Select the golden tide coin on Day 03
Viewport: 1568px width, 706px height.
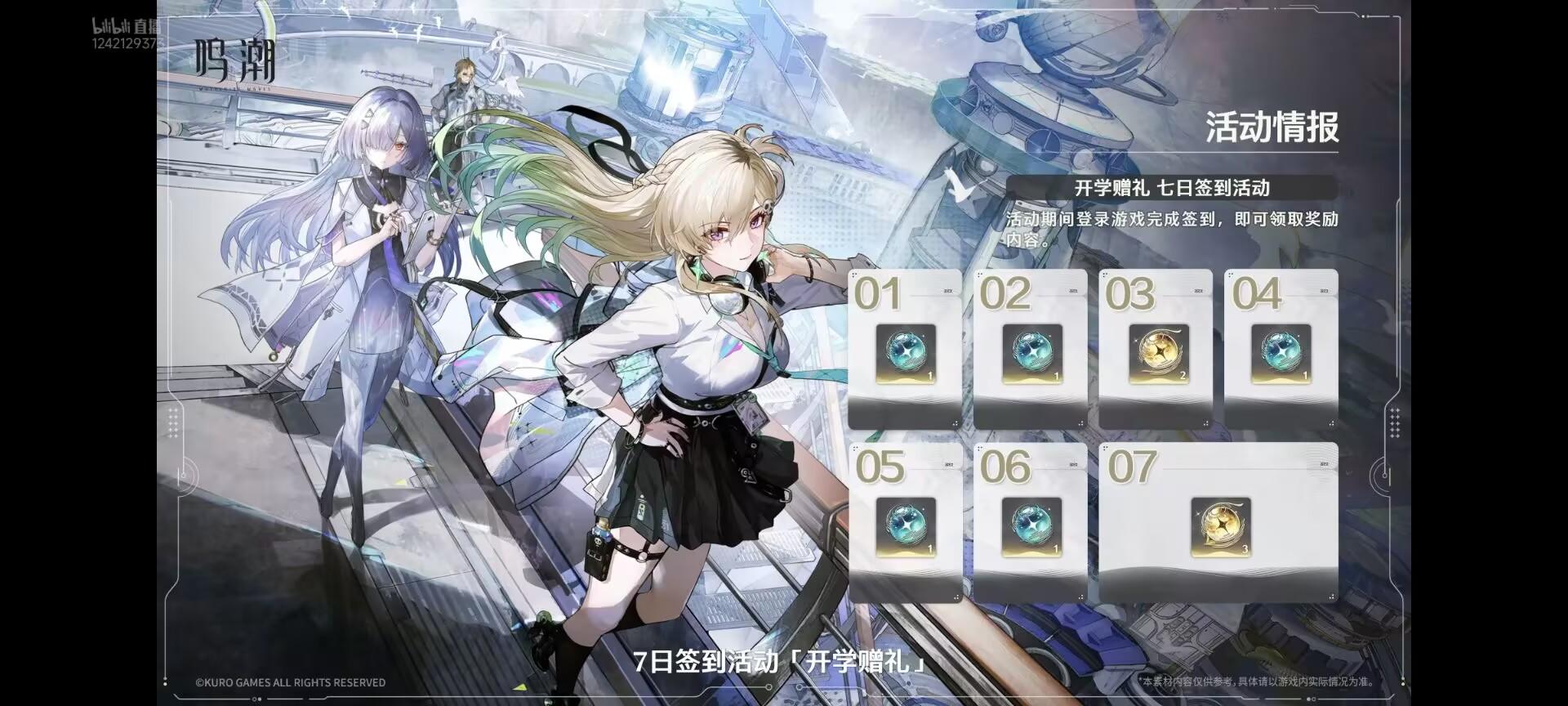(1157, 355)
